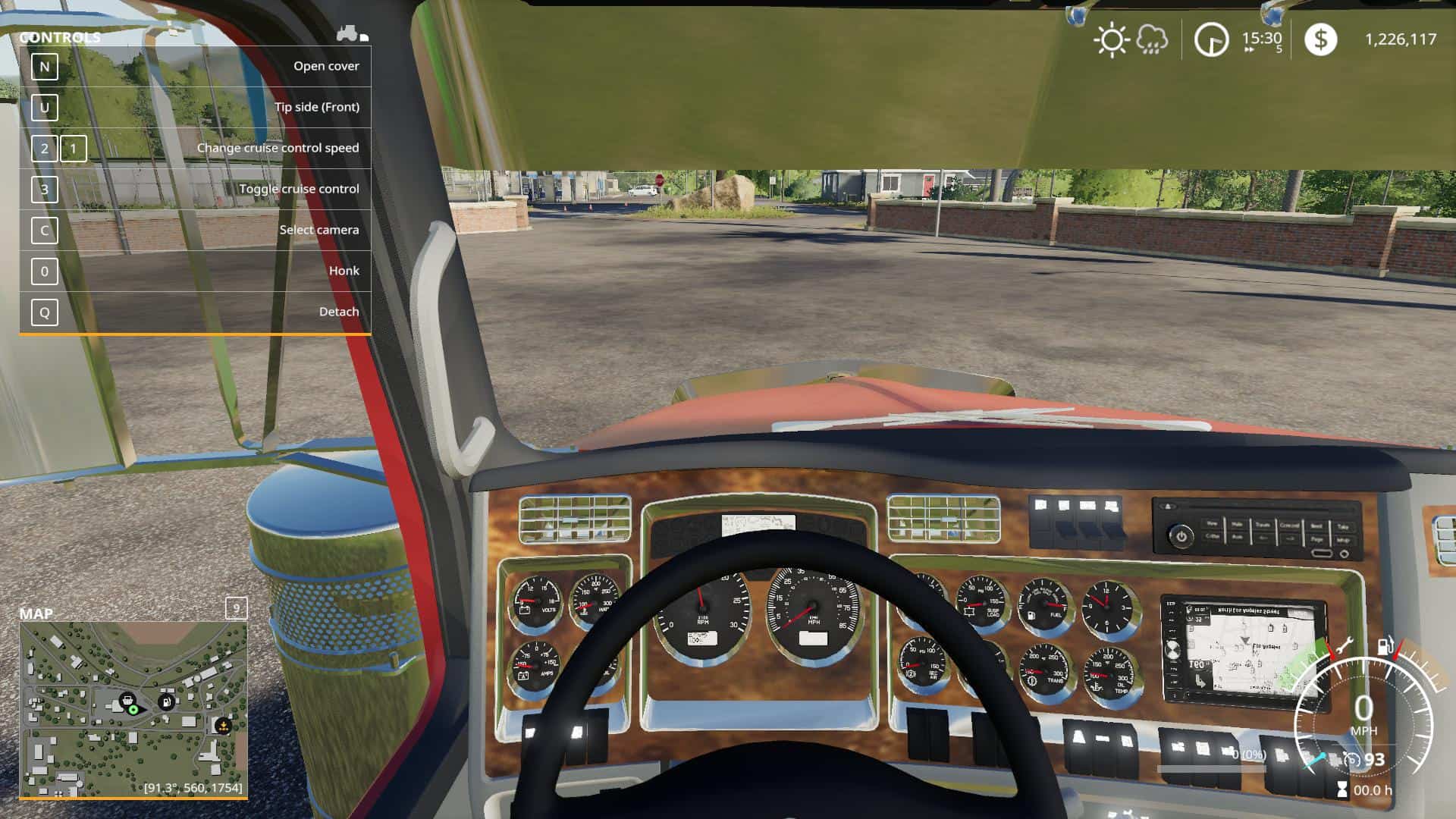Click the dollar money icon in top bar
The width and height of the screenshot is (1456, 819).
(1319, 39)
